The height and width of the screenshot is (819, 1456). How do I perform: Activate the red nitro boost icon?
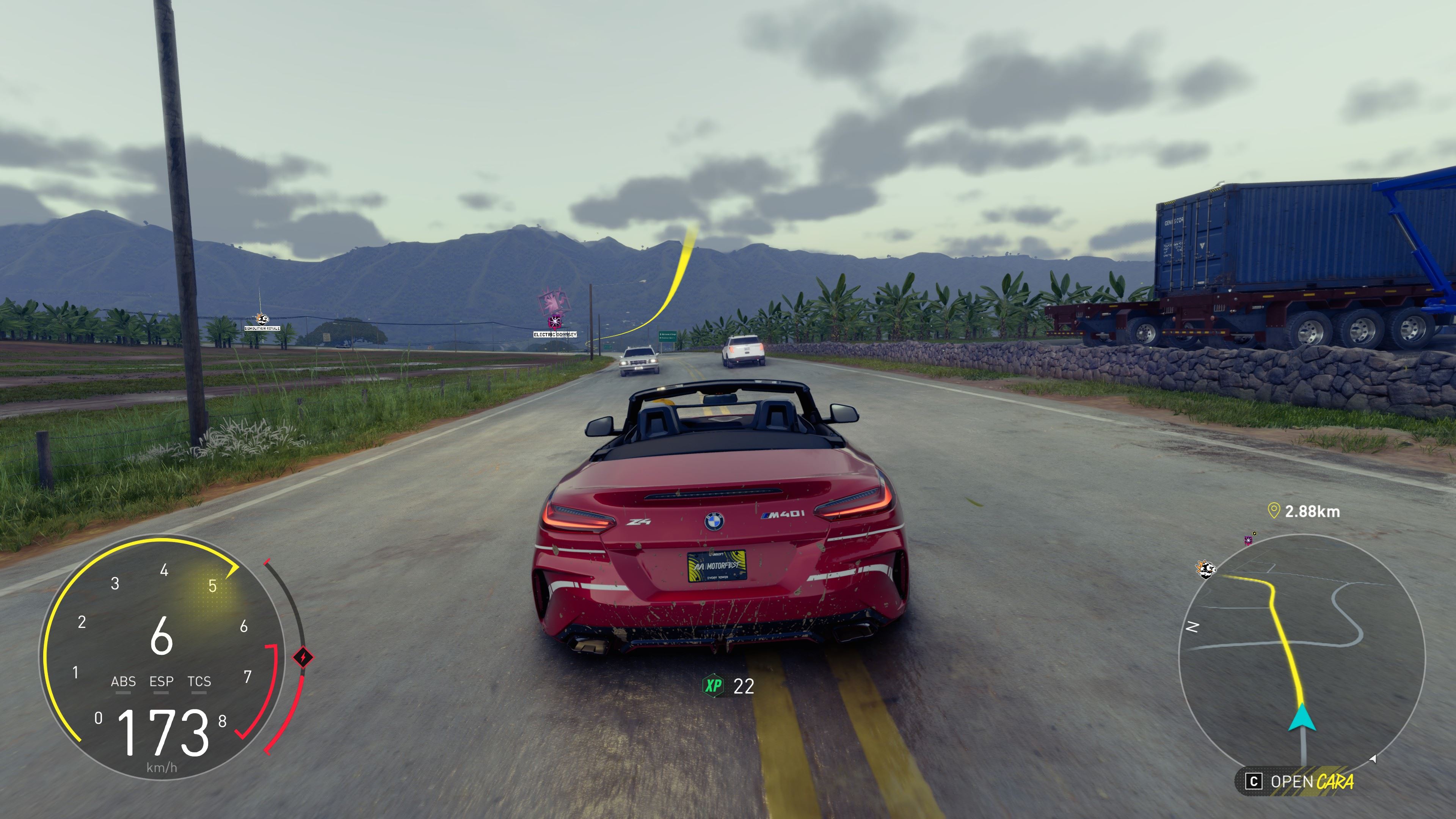coord(303,657)
